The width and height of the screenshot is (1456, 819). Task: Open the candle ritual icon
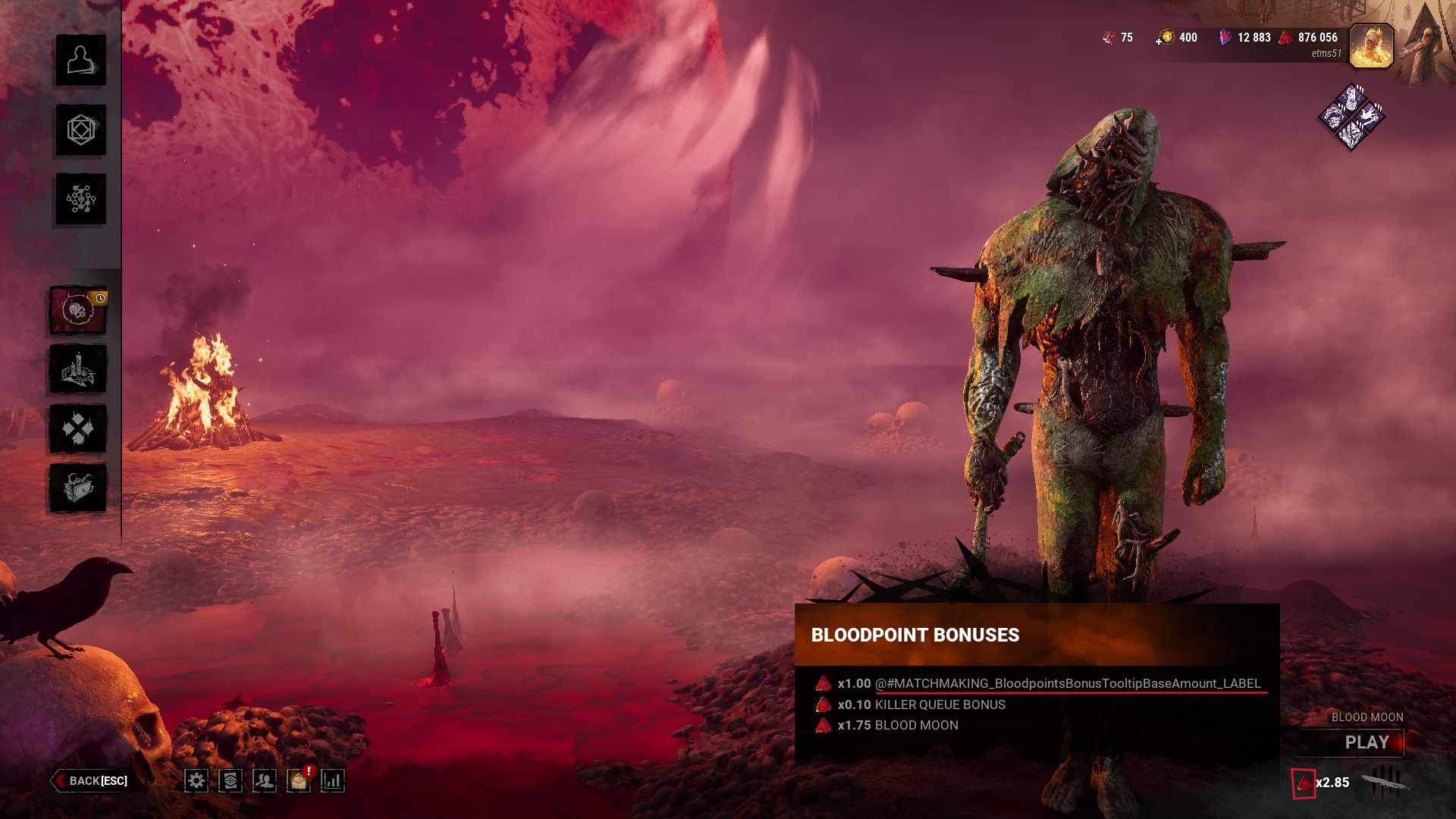tap(78, 369)
